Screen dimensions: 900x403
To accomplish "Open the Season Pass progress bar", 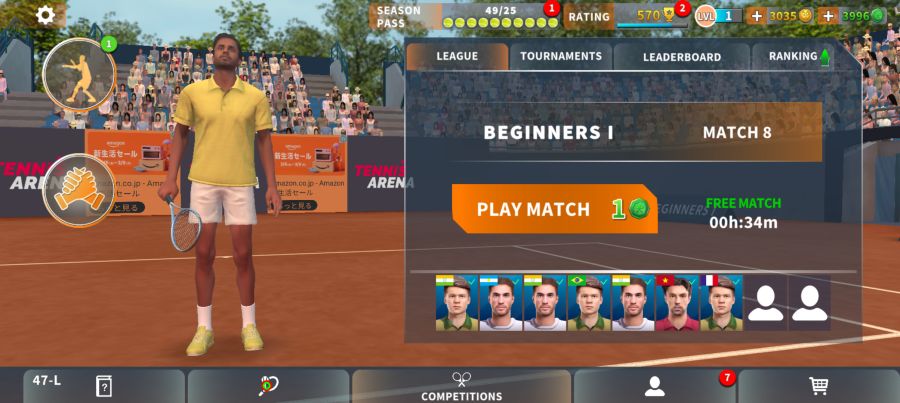I will click(x=464, y=16).
